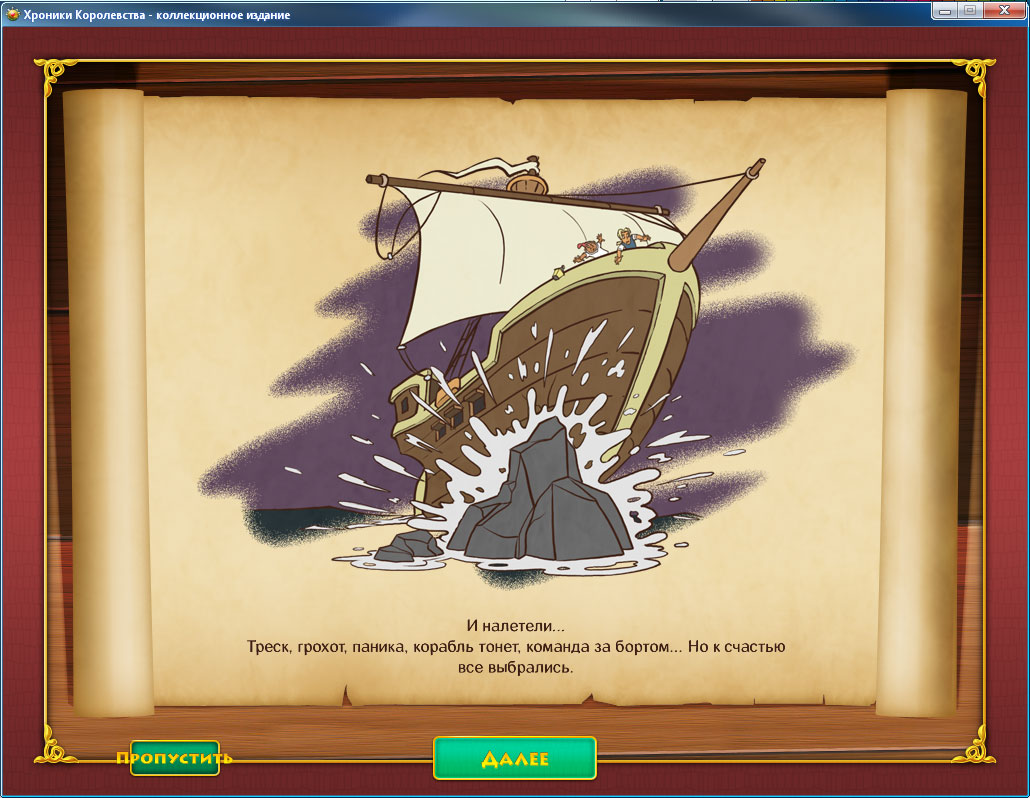Close the game window
The image size is (1030, 798).
point(1003,9)
